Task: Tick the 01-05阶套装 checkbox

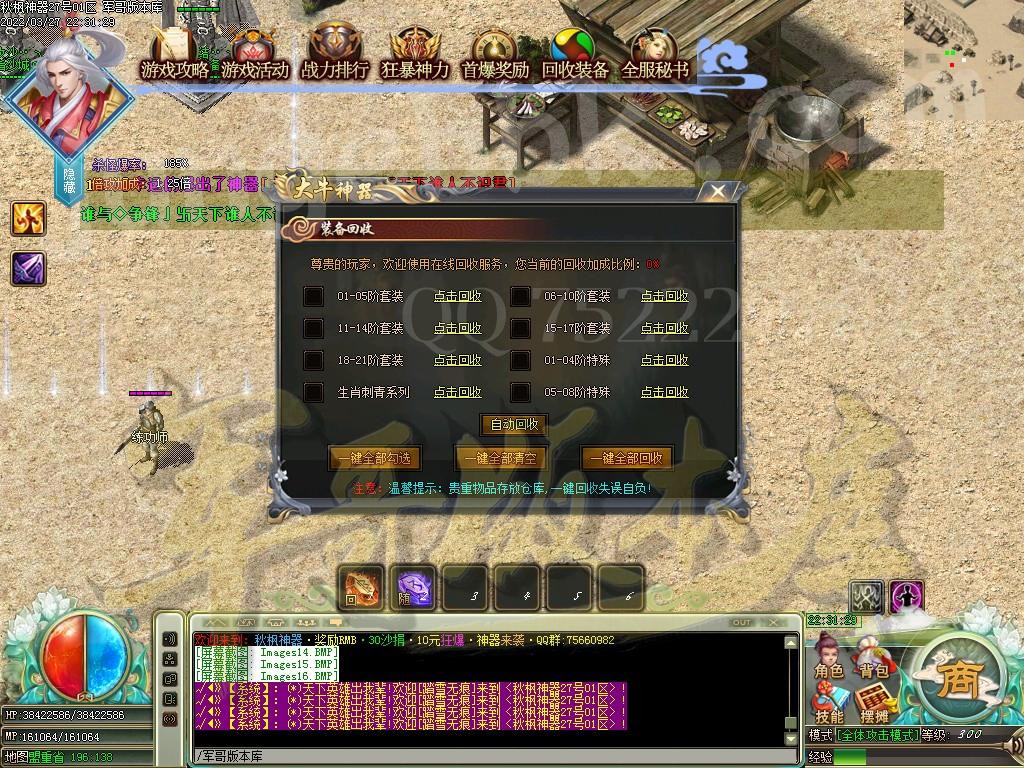Action: (x=314, y=296)
